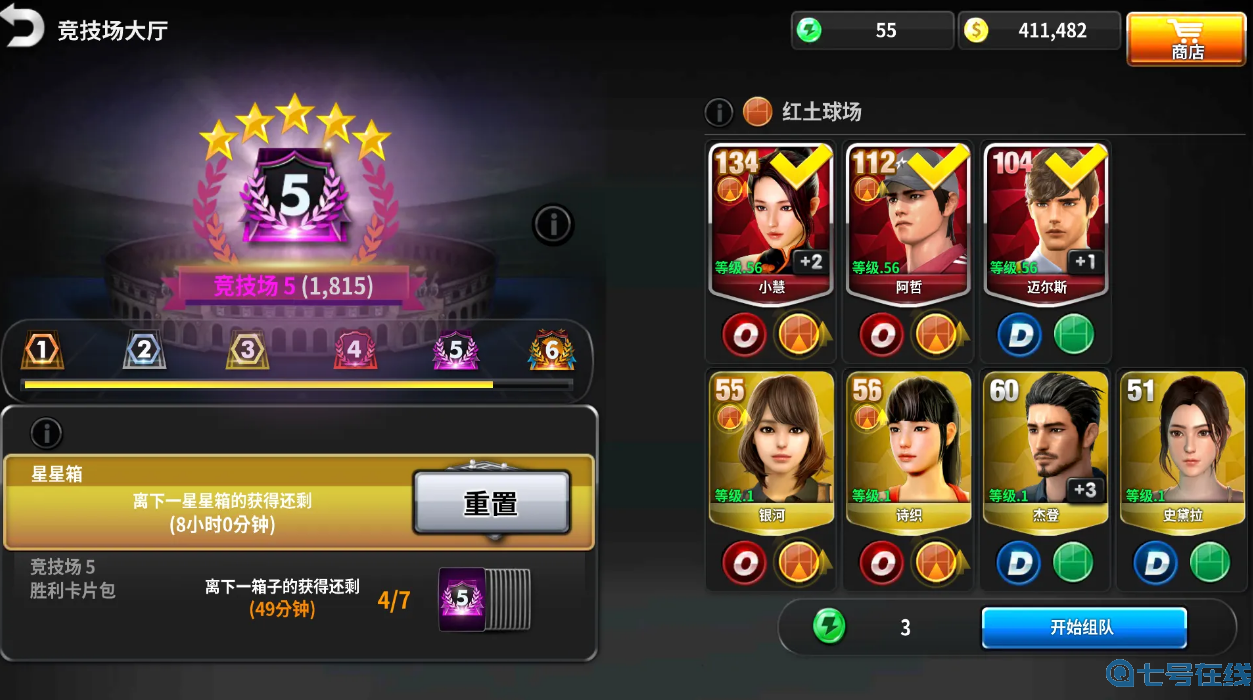Open the star box info icon

46,433
